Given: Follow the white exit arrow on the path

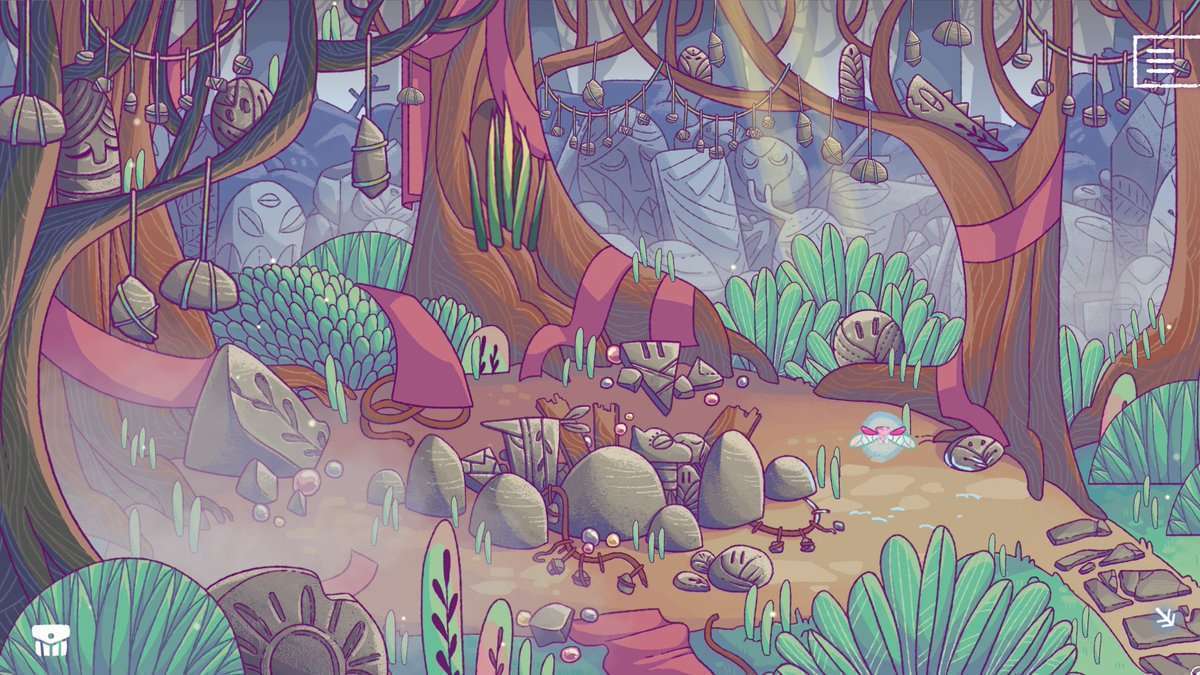Looking at the screenshot, I should coord(1166,617).
